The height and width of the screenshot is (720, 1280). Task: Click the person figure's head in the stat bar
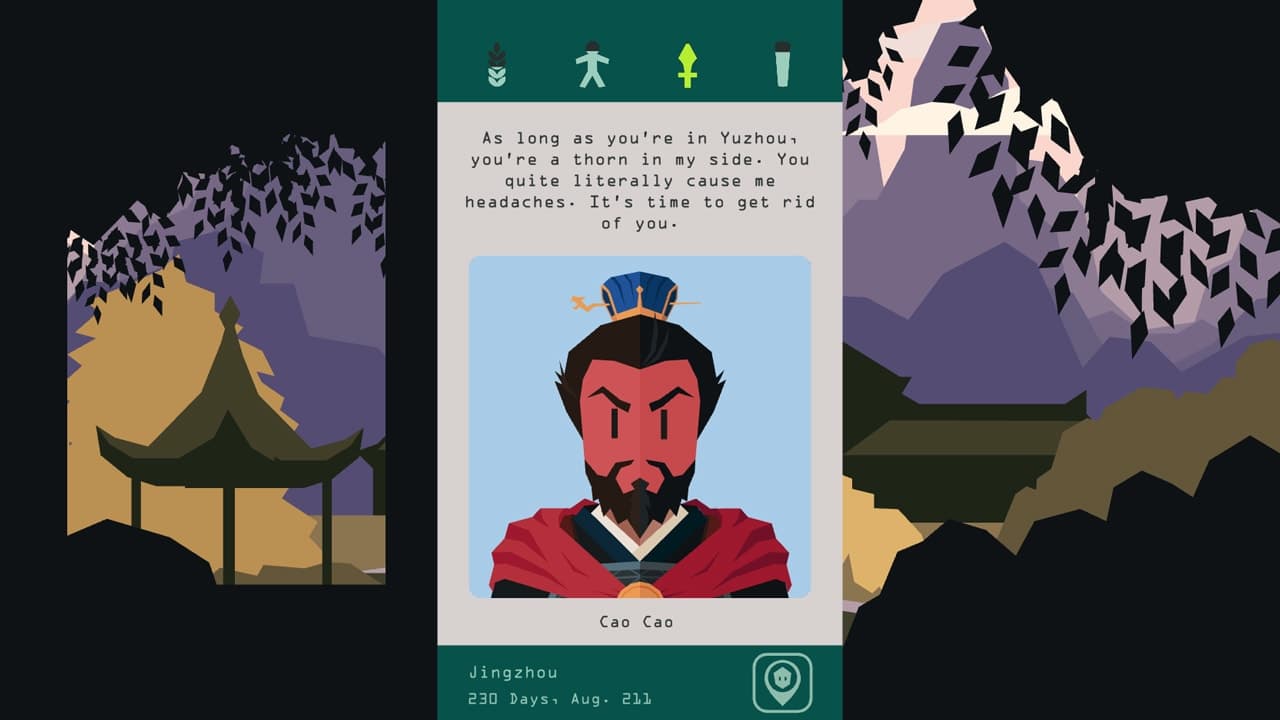(x=593, y=45)
